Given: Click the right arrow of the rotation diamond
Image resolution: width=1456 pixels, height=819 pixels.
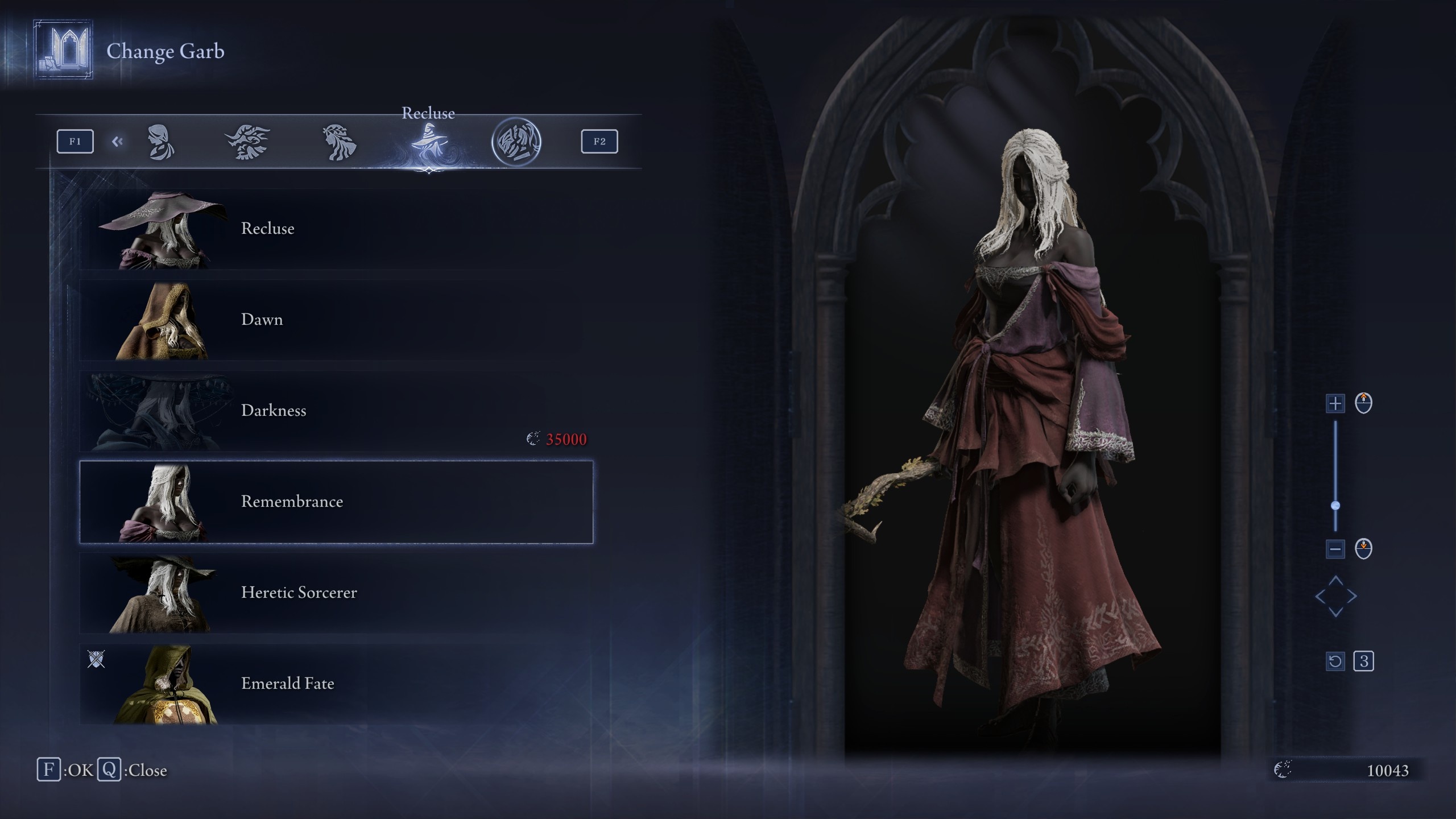Looking at the screenshot, I should 1352,597.
